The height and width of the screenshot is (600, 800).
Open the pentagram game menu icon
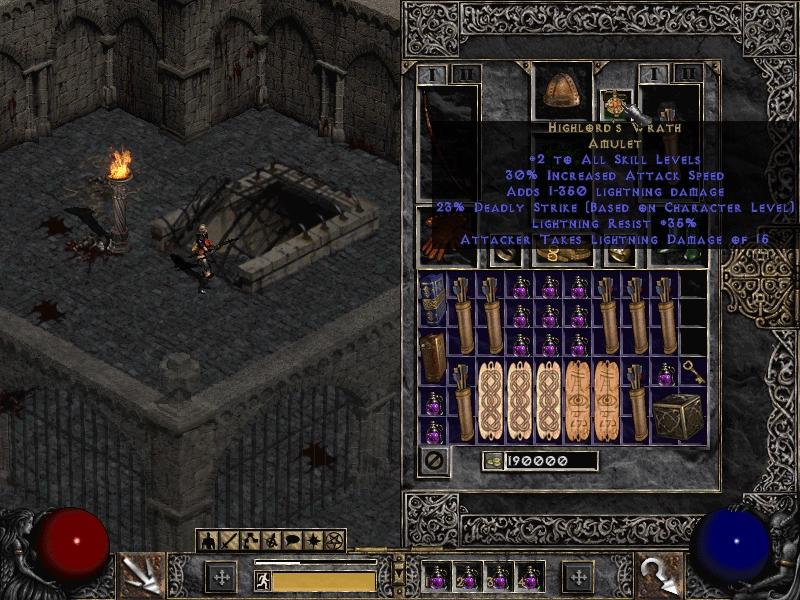(x=332, y=541)
